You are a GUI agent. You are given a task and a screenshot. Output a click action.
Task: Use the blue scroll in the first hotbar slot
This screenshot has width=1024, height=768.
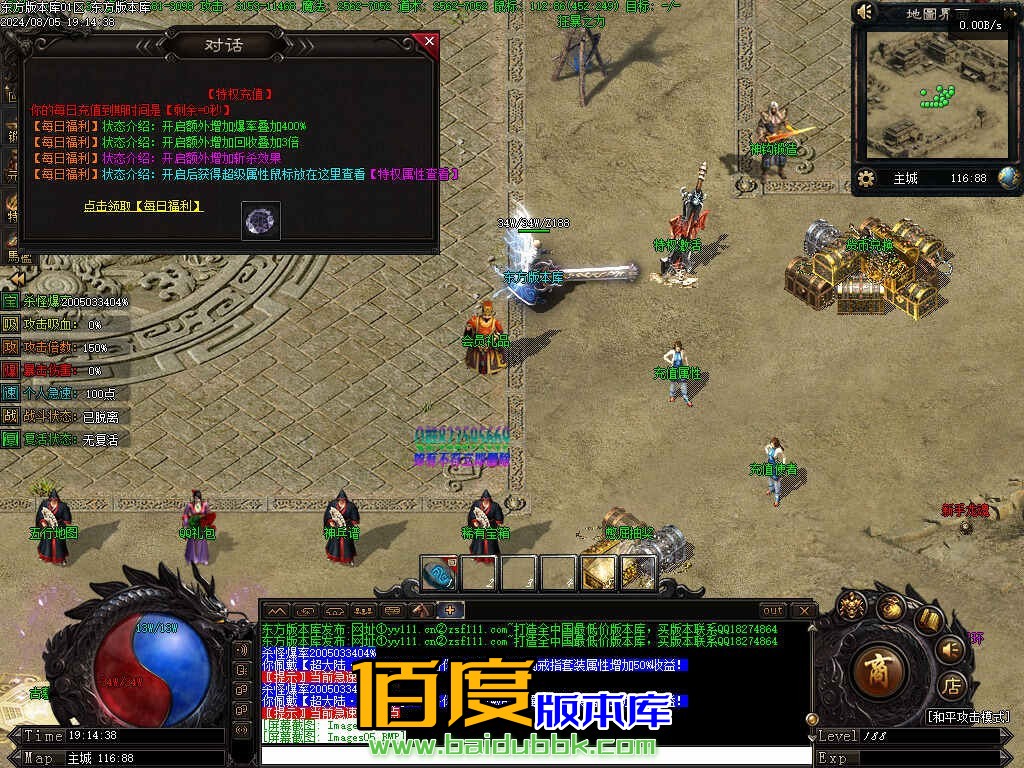[x=440, y=574]
